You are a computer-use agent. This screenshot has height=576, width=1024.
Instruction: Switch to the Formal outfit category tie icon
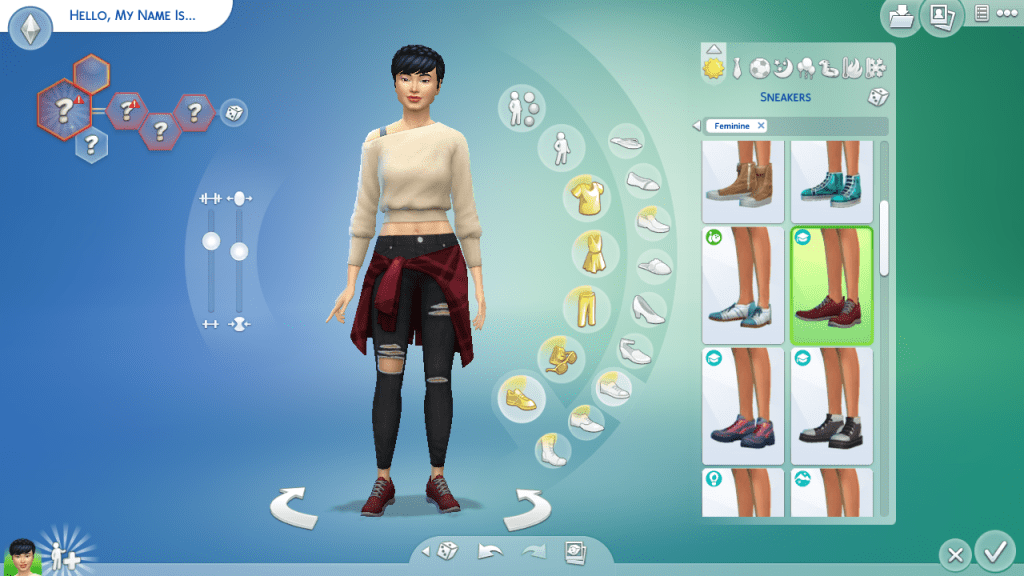tap(736, 68)
